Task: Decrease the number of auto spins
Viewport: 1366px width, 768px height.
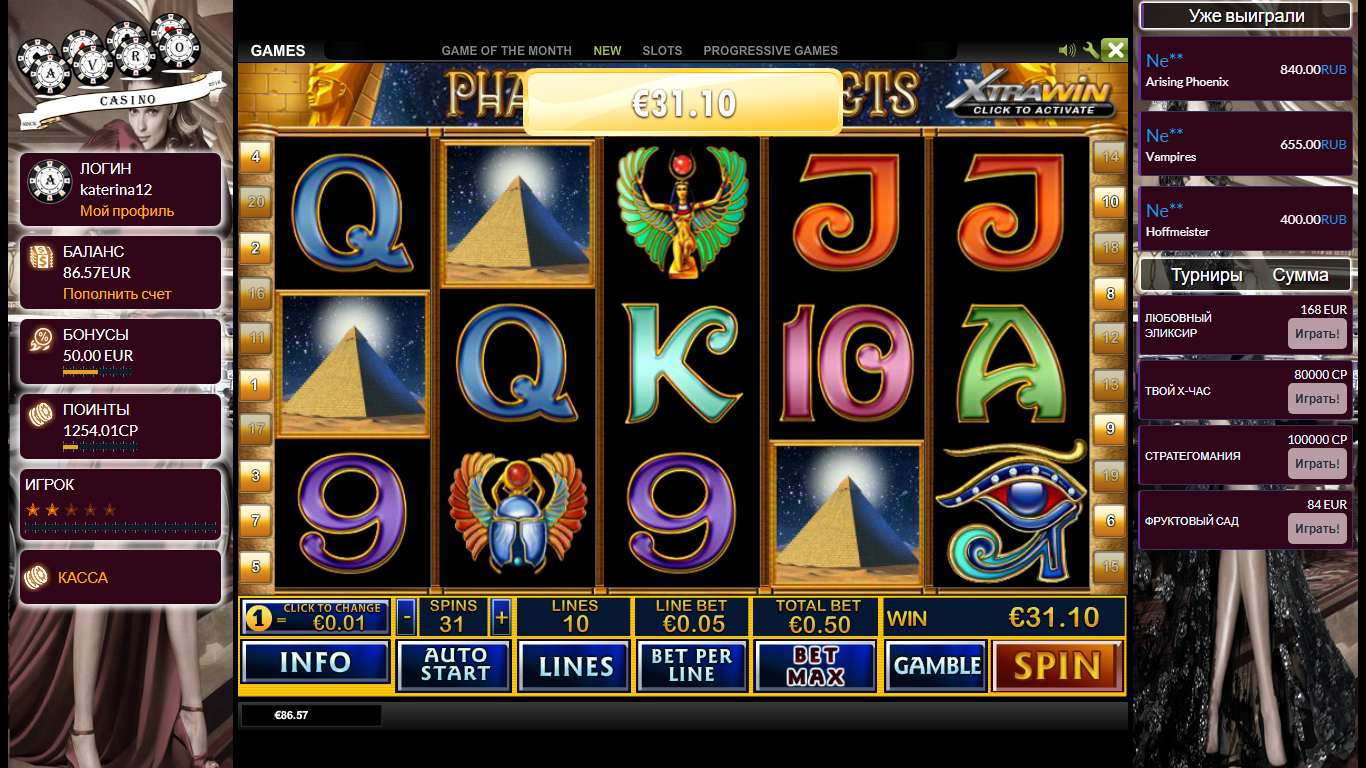Action: (x=406, y=617)
